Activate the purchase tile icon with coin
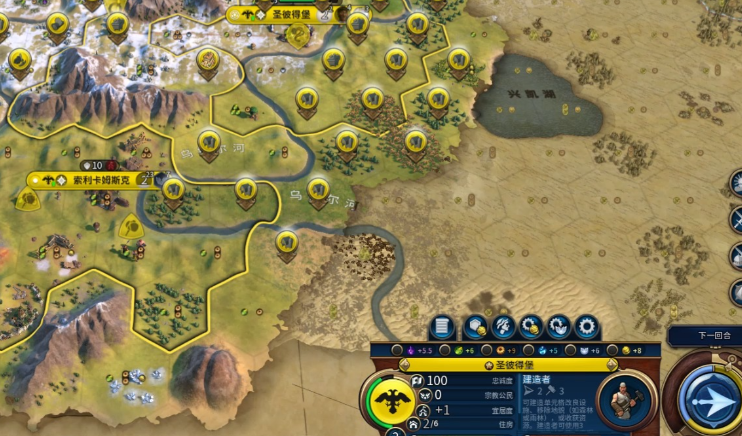The width and height of the screenshot is (742, 436). click(x=475, y=327)
